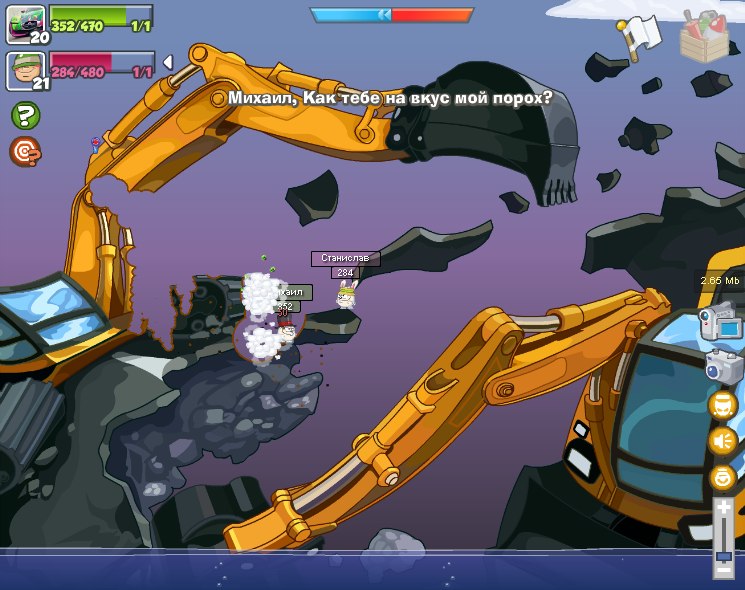The width and height of the screenshot is (745, 590).
Task: Click the white surrender flag
Action: (640, 36)
